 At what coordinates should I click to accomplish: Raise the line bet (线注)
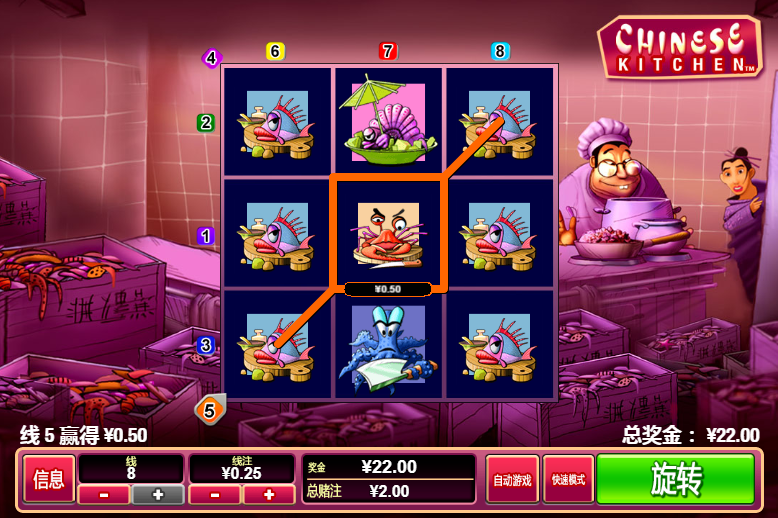(268, 494)
